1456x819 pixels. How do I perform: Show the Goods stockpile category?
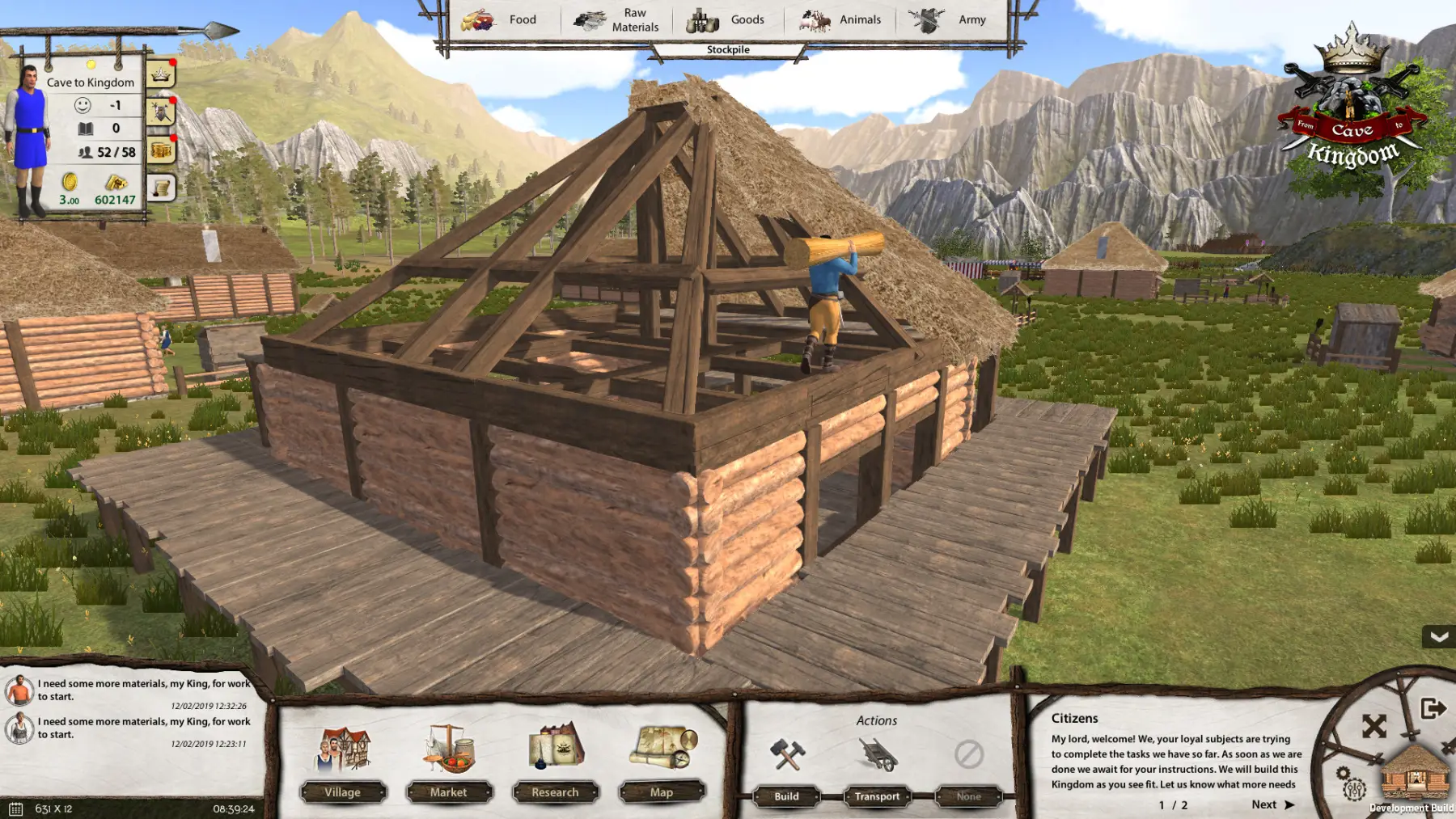point(726,19)
